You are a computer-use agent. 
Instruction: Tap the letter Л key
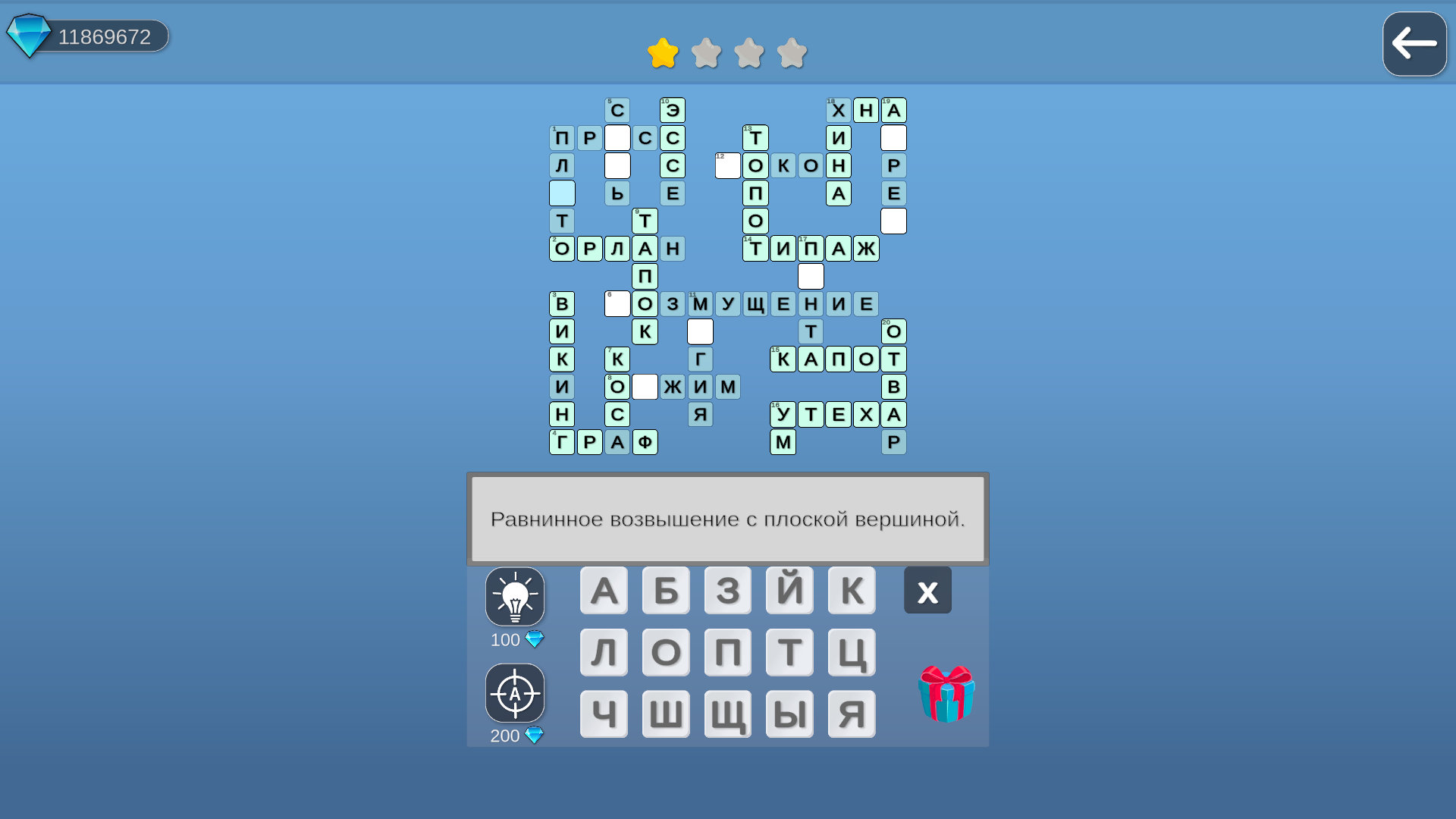click(604, 651)
